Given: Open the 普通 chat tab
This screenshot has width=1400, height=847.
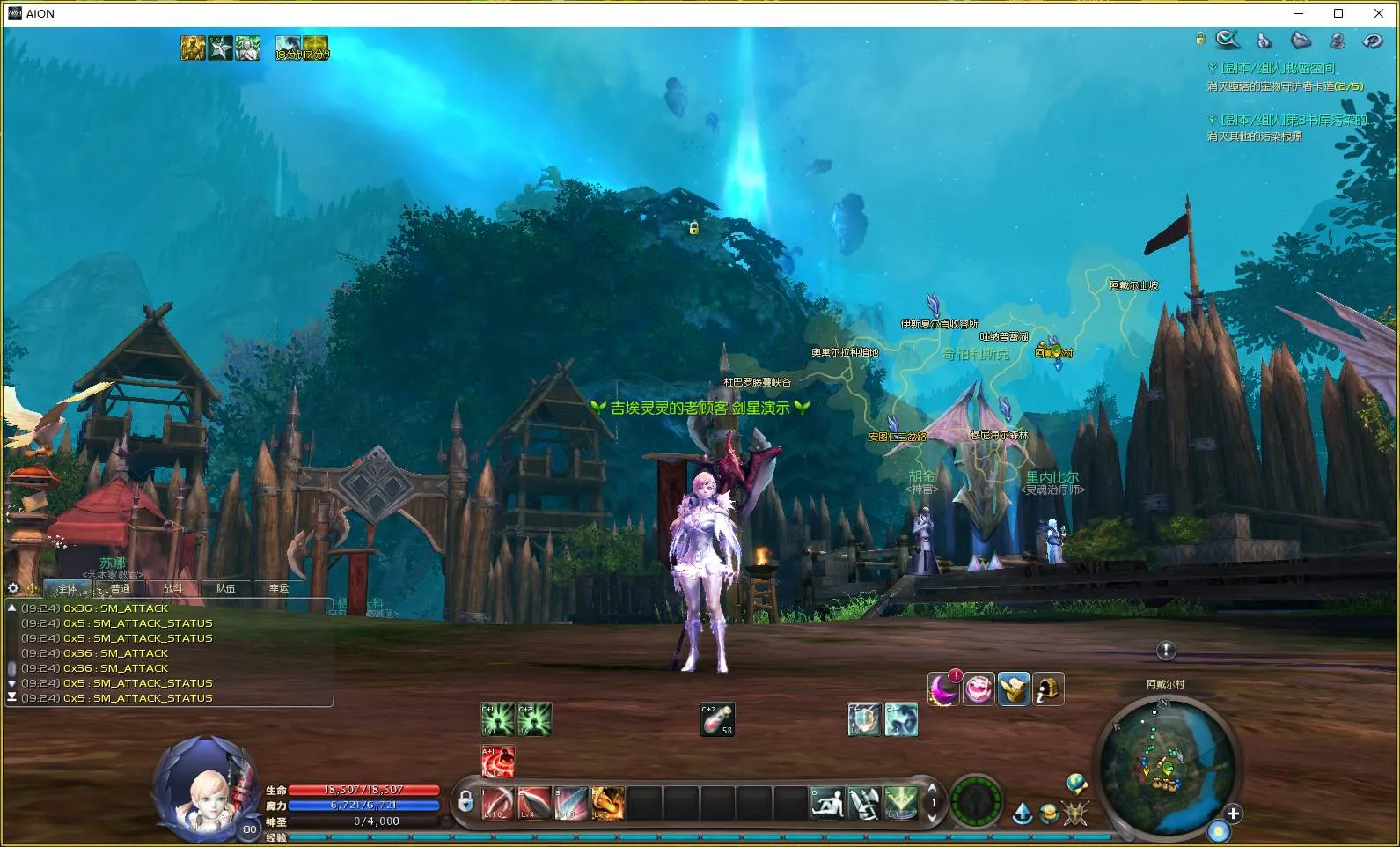Looking at the screenshot, I should click(121, 588).
